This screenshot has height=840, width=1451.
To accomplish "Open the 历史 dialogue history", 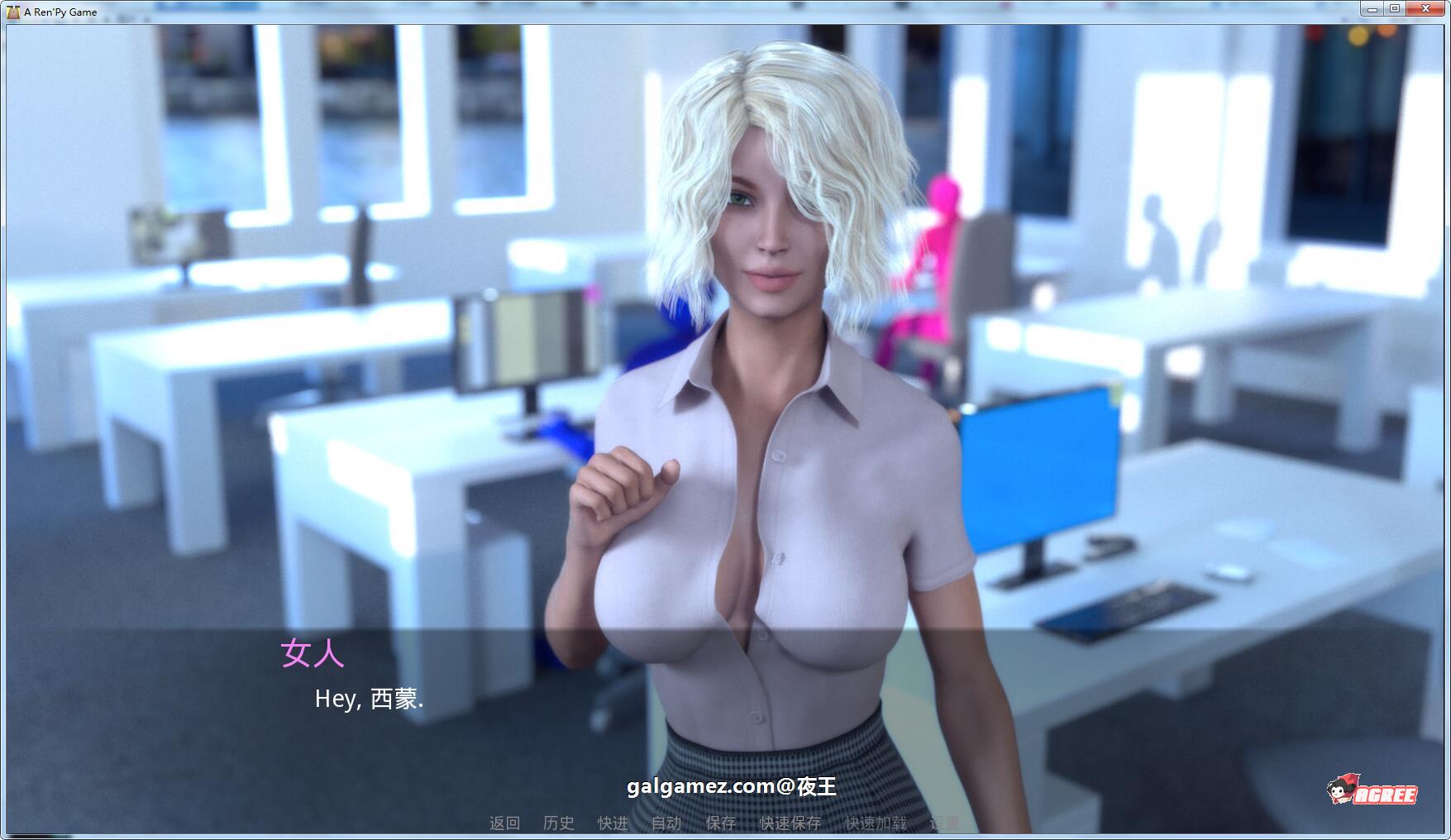I will click(x=560, y=824).
